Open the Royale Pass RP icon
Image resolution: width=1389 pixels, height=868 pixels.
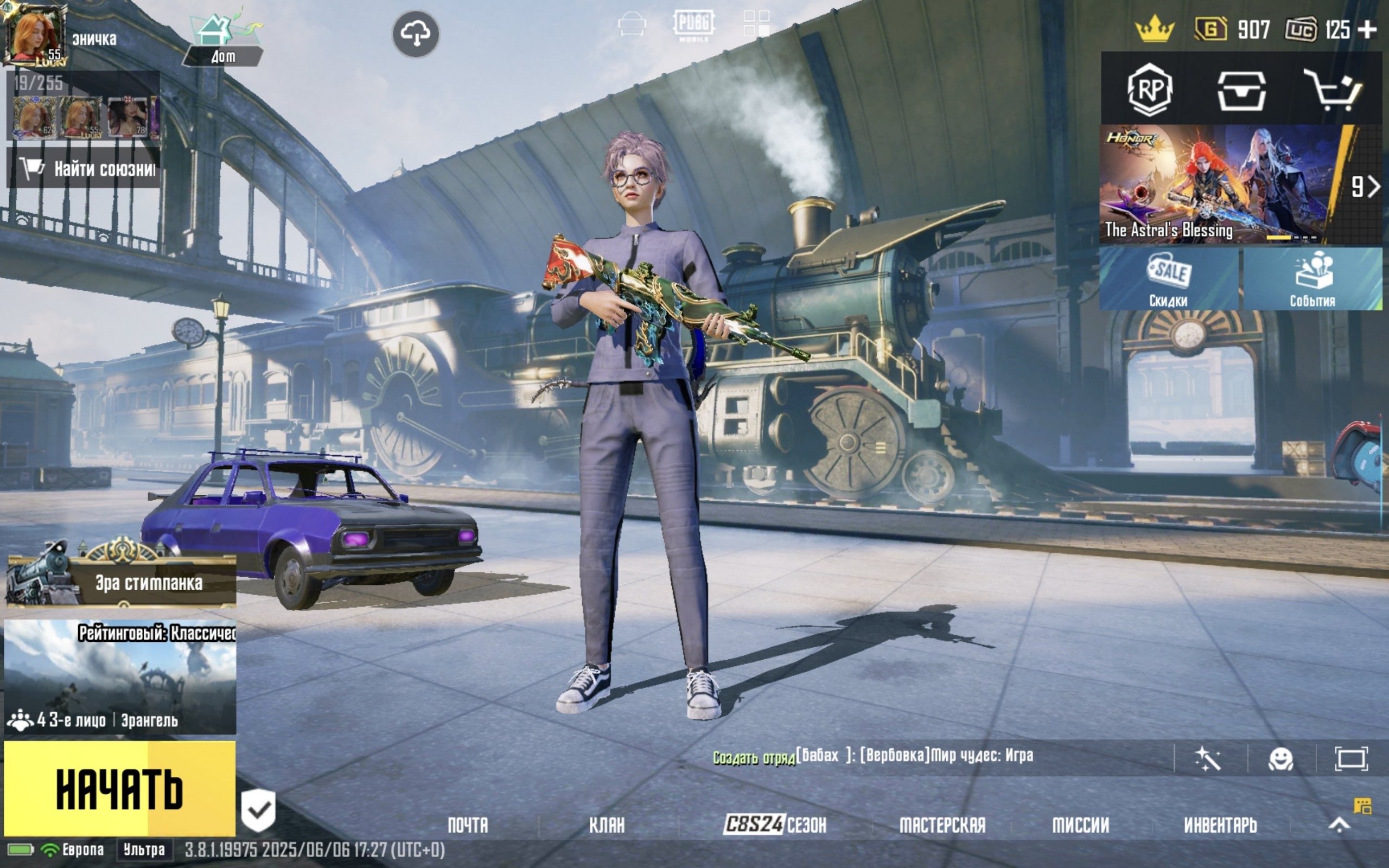pos(1149,90)
